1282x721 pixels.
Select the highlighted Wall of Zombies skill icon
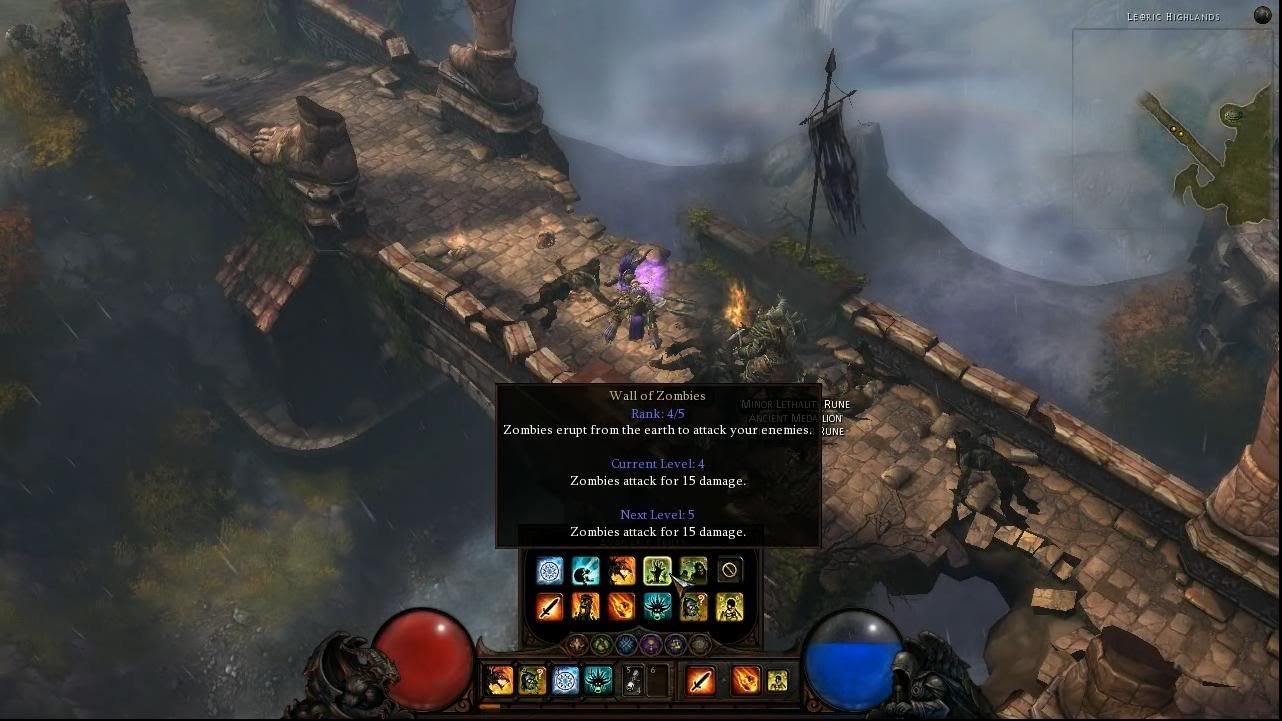tap(657, 570)
